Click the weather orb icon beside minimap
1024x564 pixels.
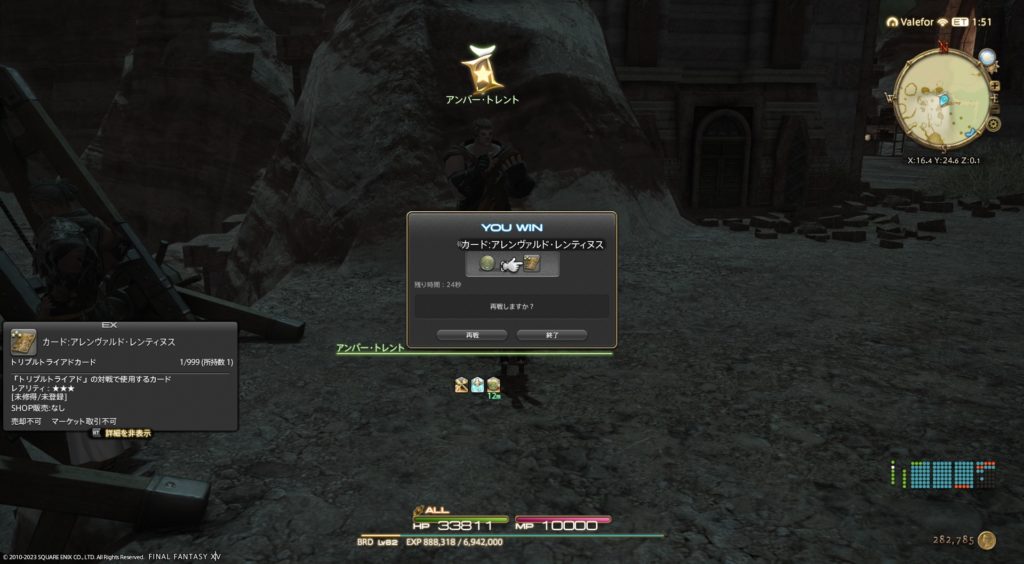pyautogui.click(x=987, y=57)
